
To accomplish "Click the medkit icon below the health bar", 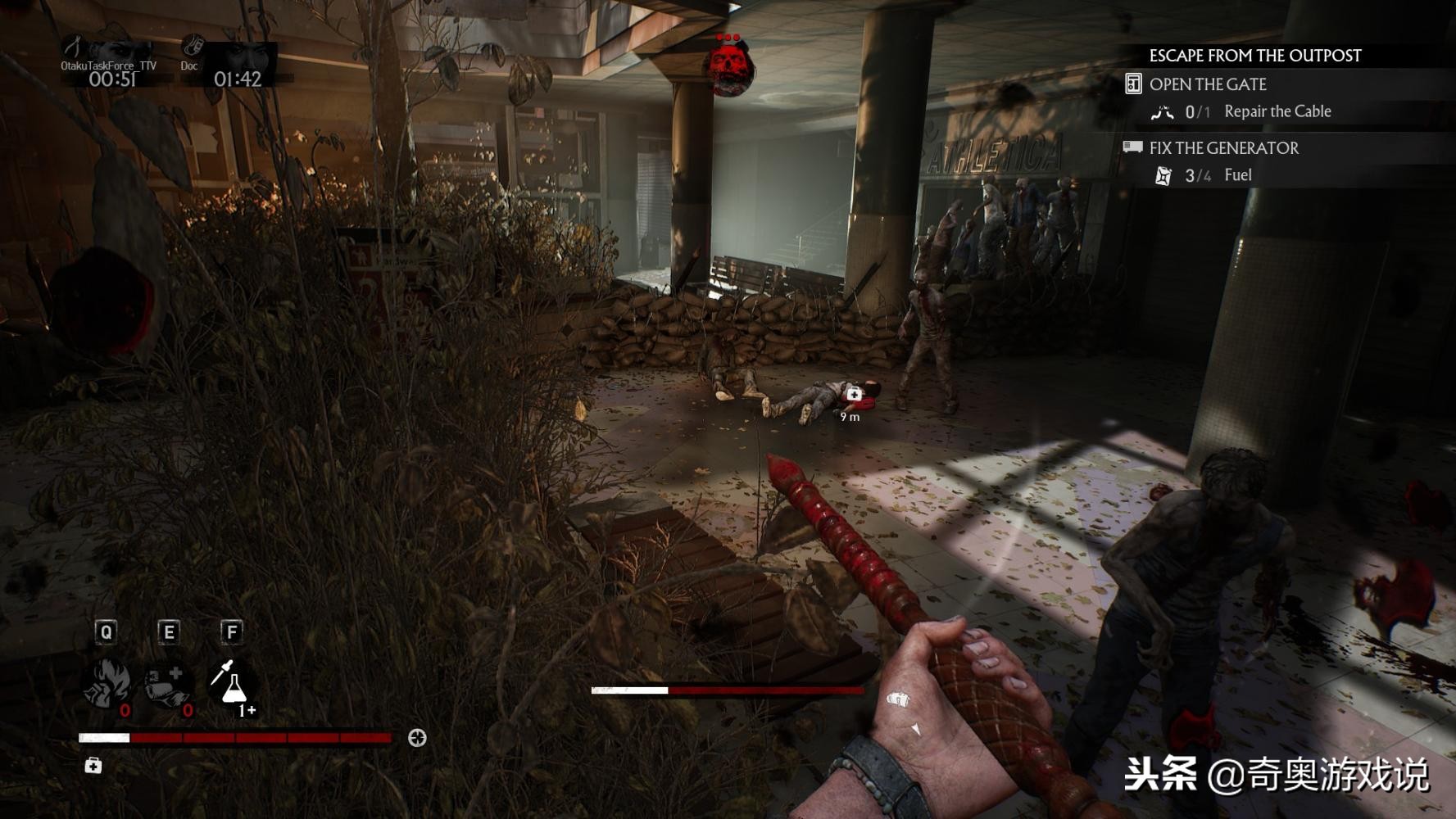I will pyautogui.click(x=93, y=766).
